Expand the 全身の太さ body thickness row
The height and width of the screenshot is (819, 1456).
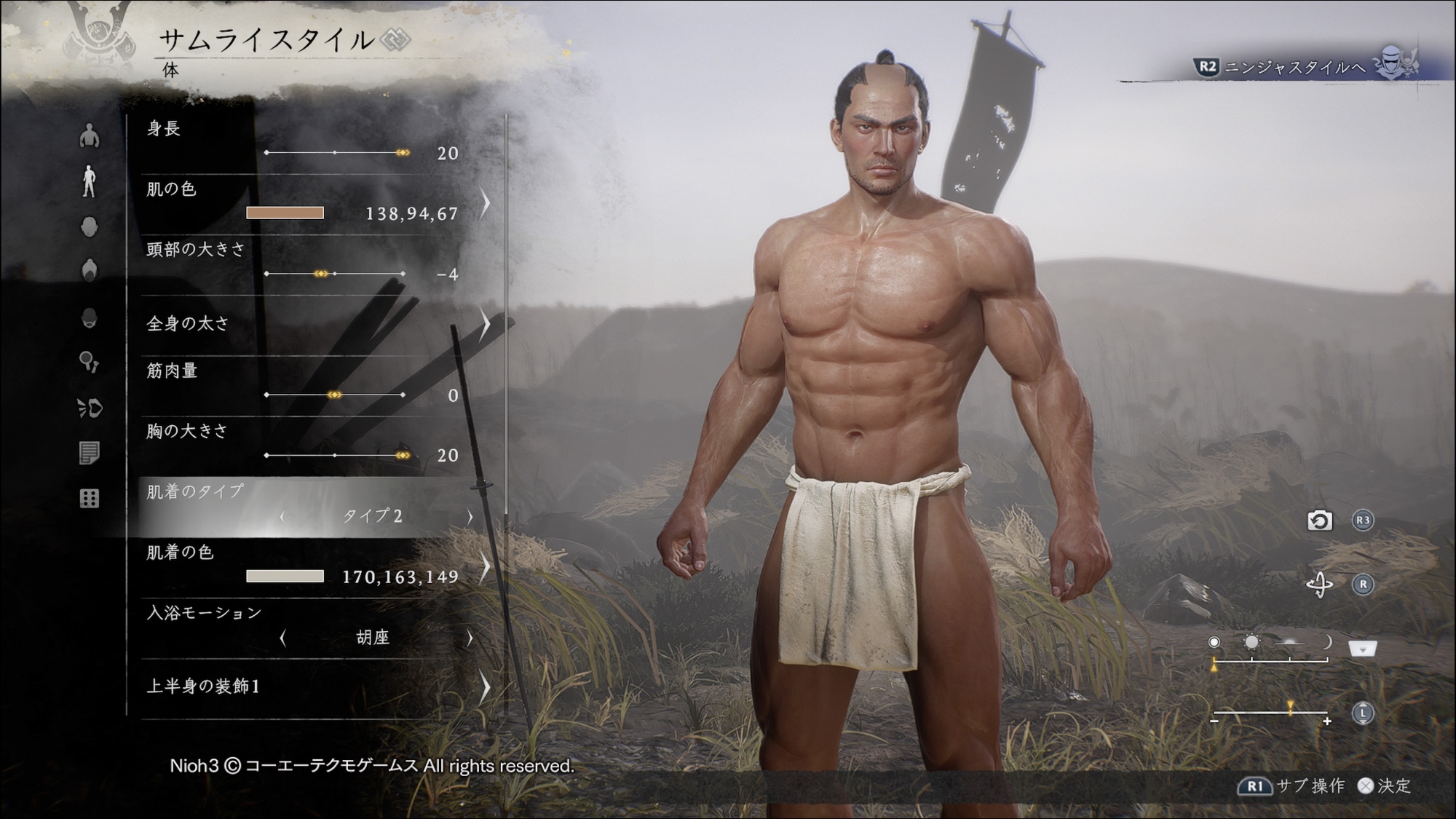pyautogui.click(x=483, y=324)
